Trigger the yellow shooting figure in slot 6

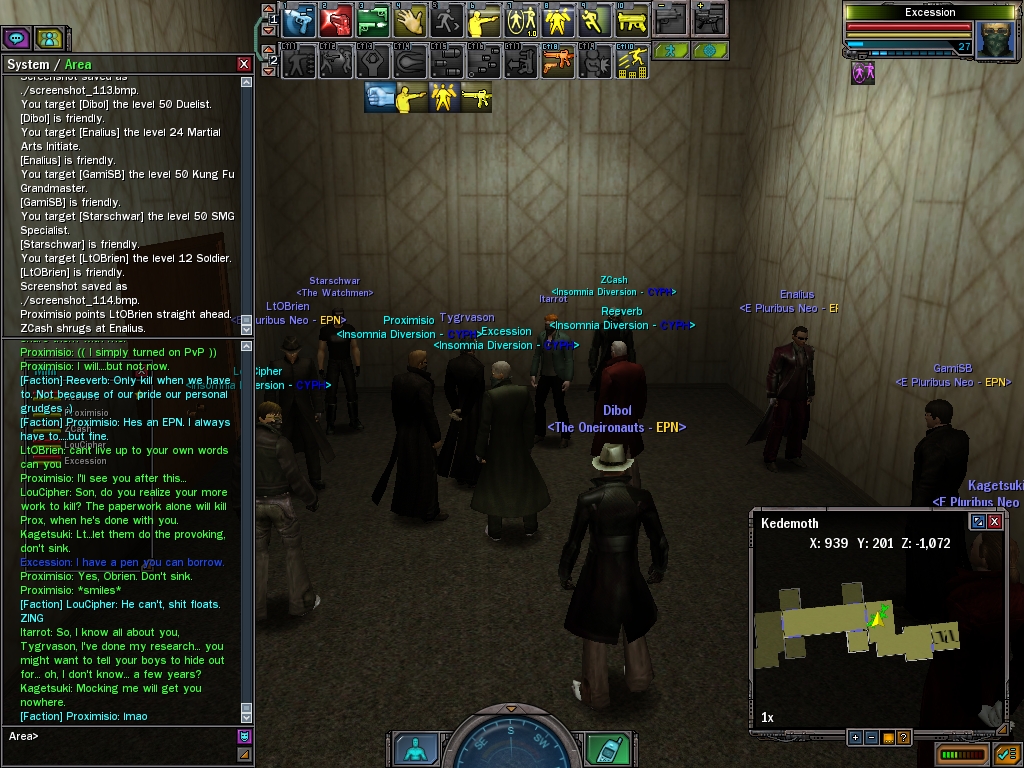pos(484,20)
